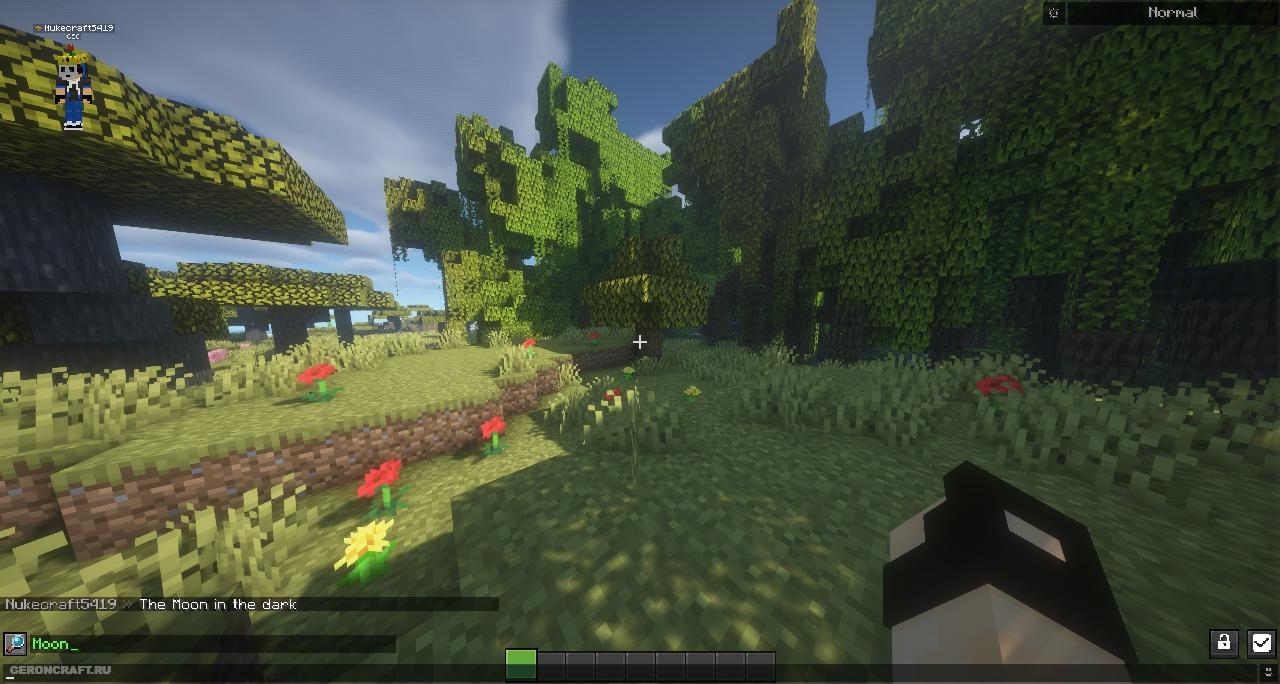
Task: Open the Normal mode selector
Action: [1172, 13]
